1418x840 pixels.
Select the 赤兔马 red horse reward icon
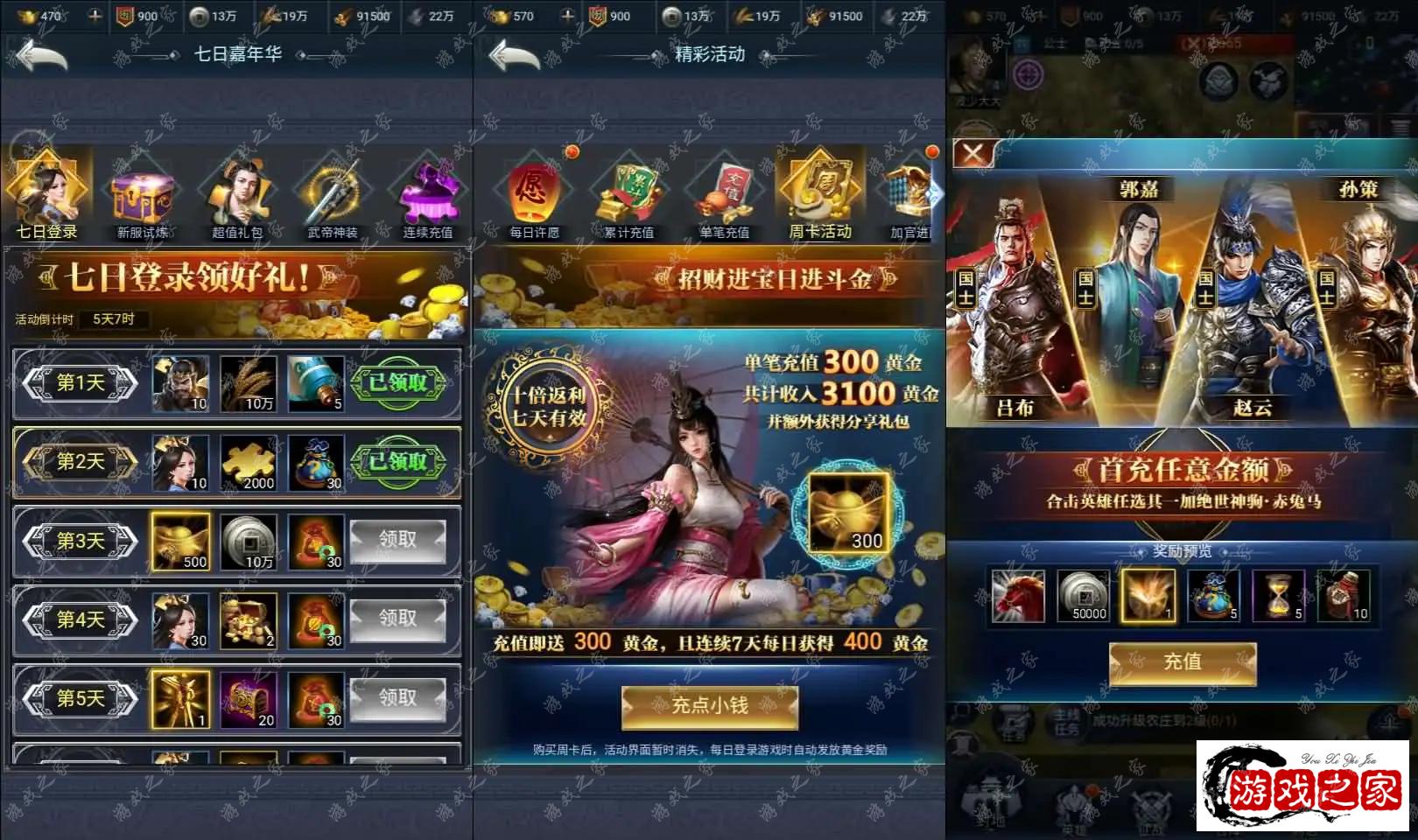(1017, 597)
